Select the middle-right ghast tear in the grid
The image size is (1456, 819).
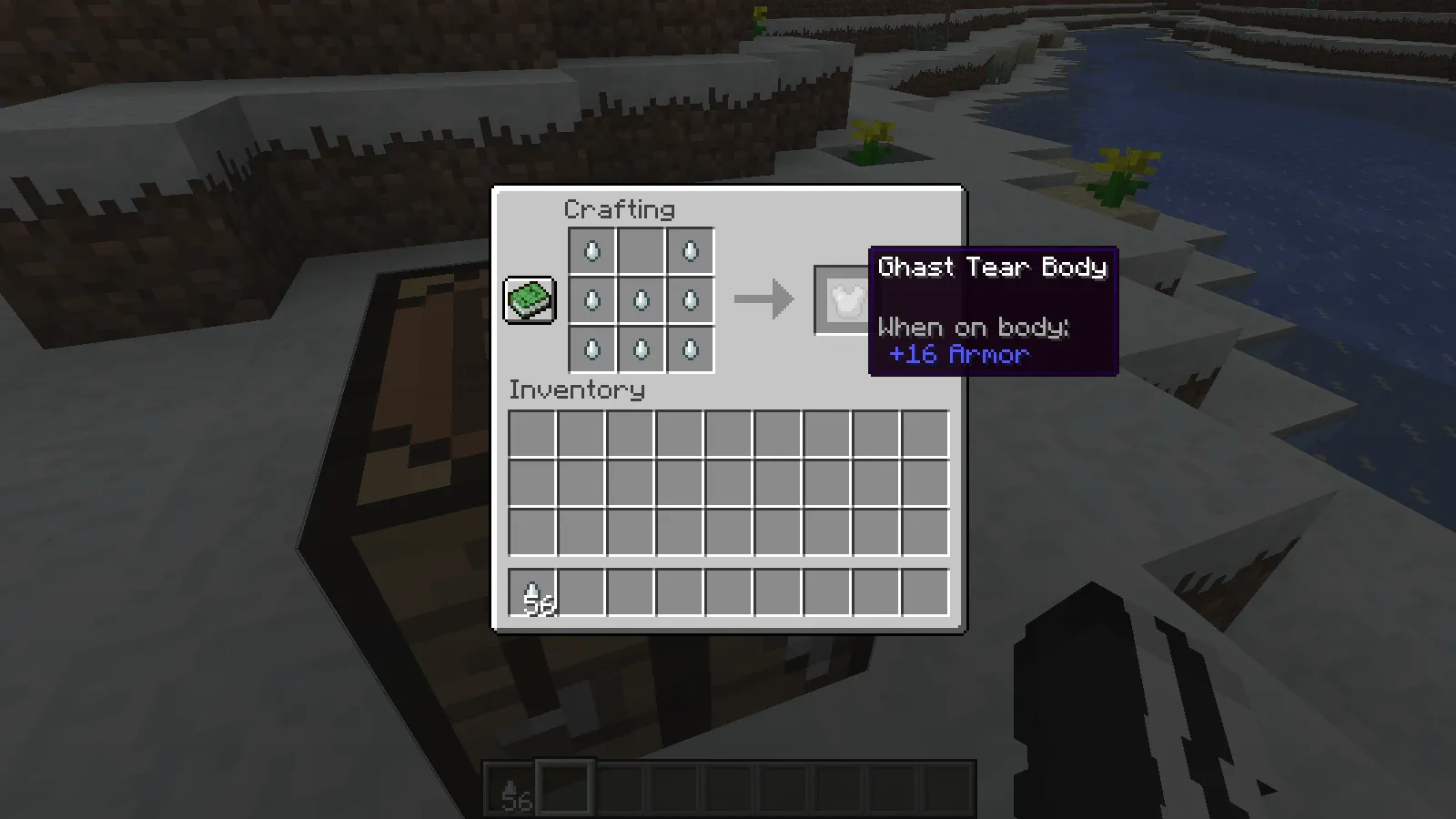pos(690,300)
